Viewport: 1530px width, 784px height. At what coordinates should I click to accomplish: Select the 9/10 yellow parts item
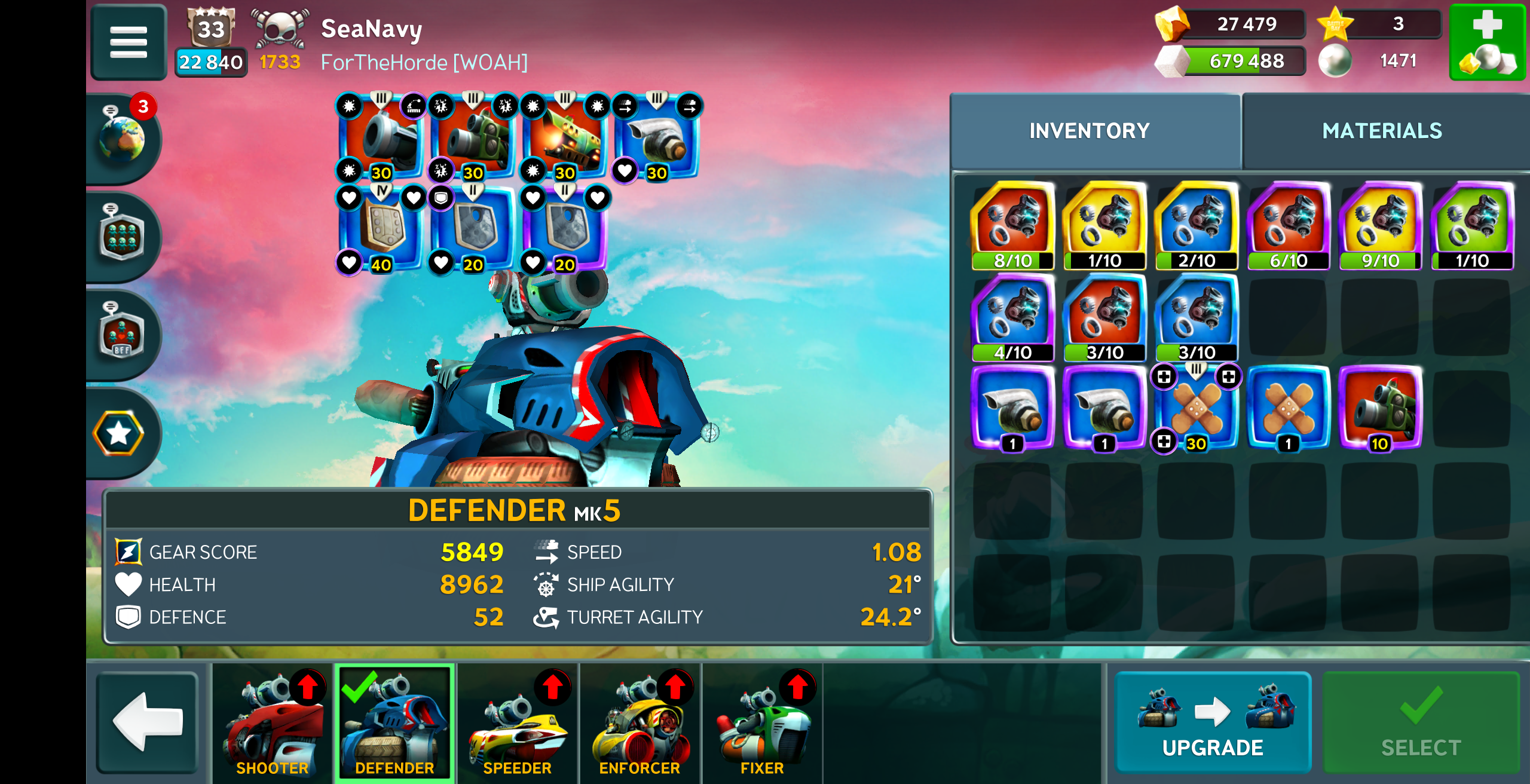coord(1380,226)
